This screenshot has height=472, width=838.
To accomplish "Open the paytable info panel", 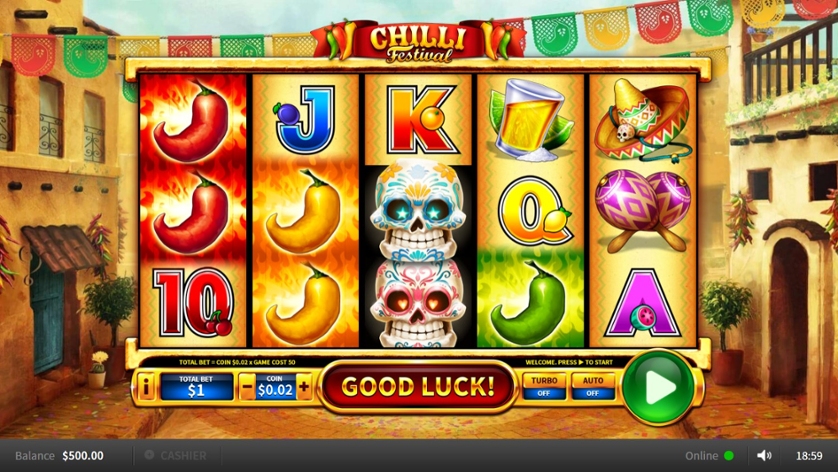I will click(146, 386).
